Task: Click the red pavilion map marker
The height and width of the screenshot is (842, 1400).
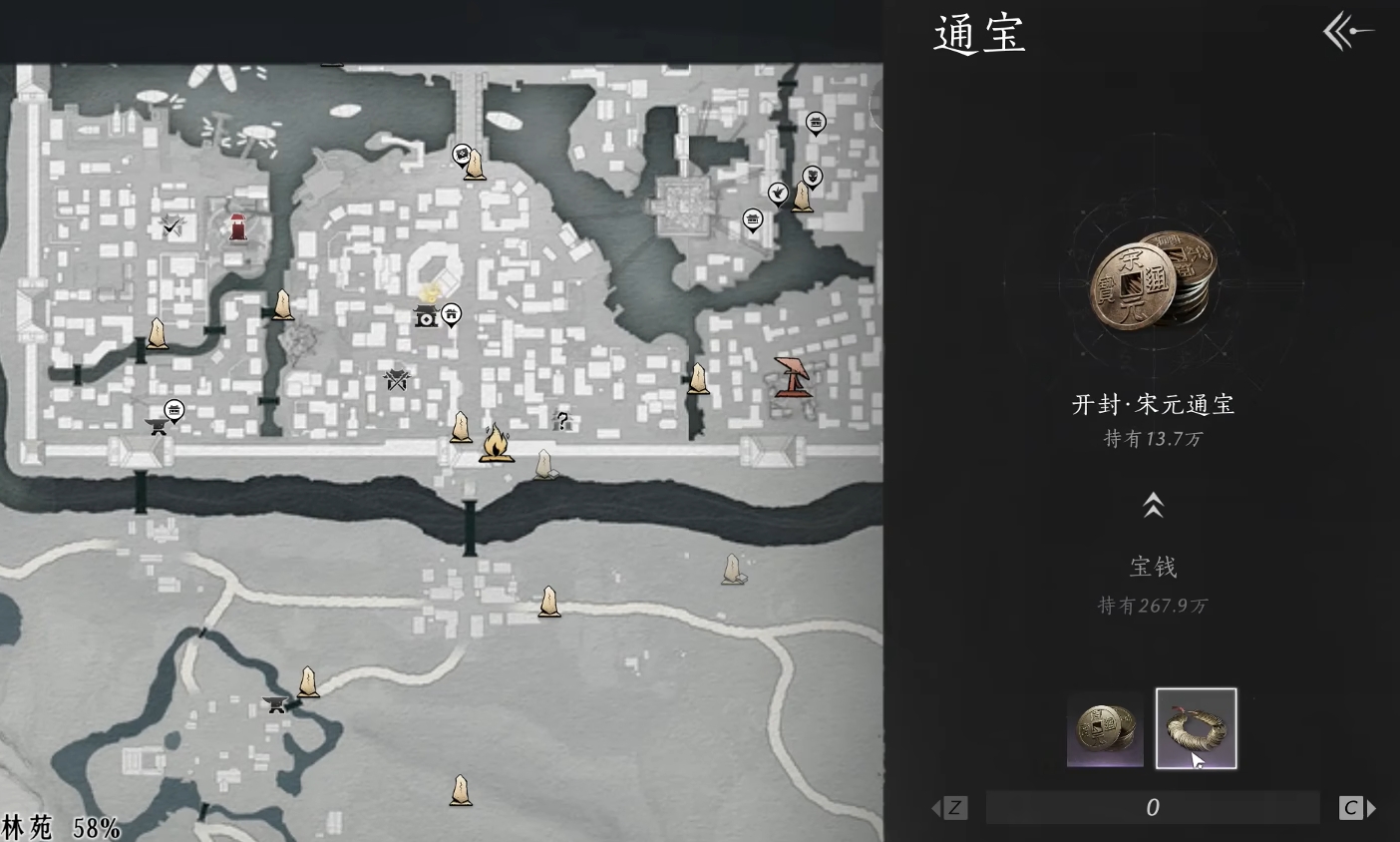Action: (x=794, y=377)
